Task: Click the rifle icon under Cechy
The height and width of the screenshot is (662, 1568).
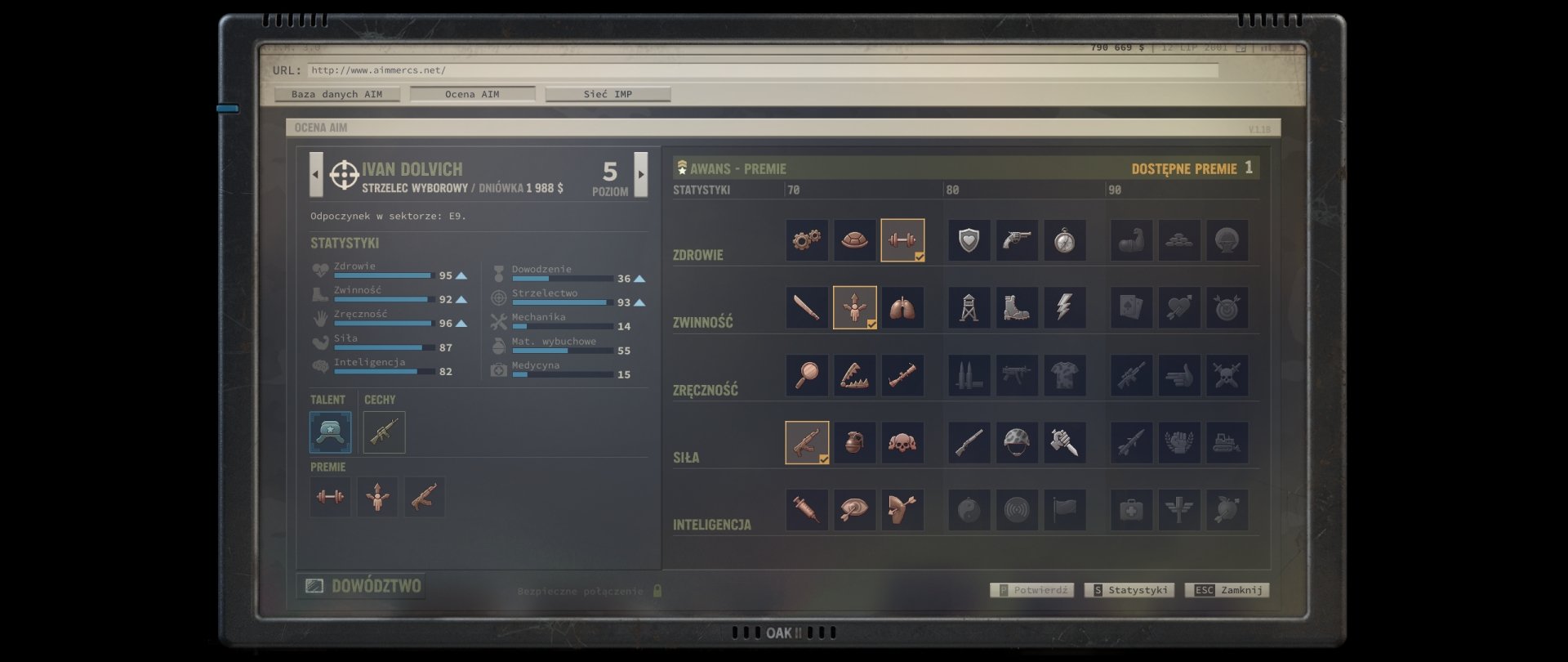Action: tap(383, 432)
